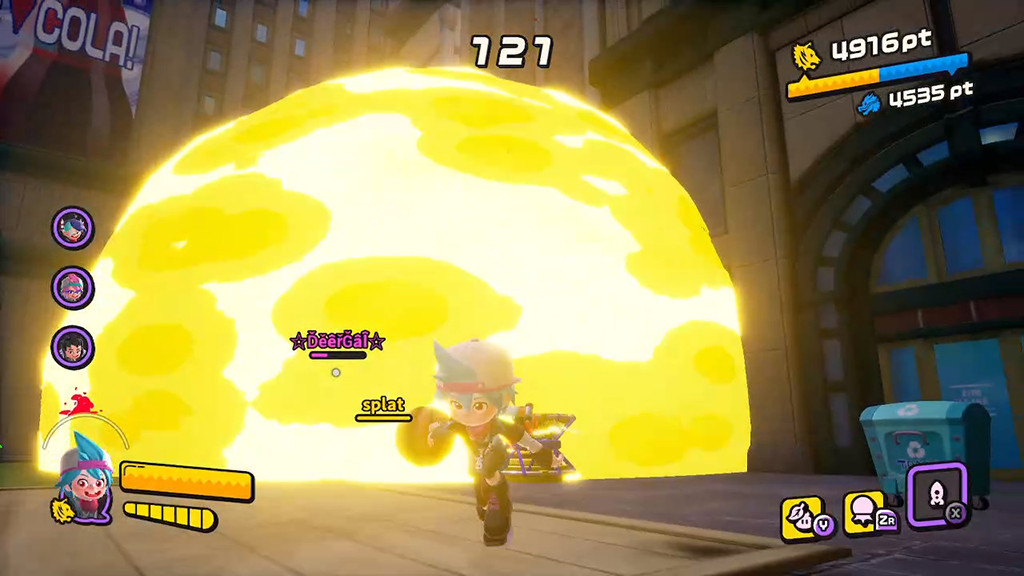The image size is (1024, 576).
Task: Pick the black-haired teammate portrait
Action: coord(73,347)
